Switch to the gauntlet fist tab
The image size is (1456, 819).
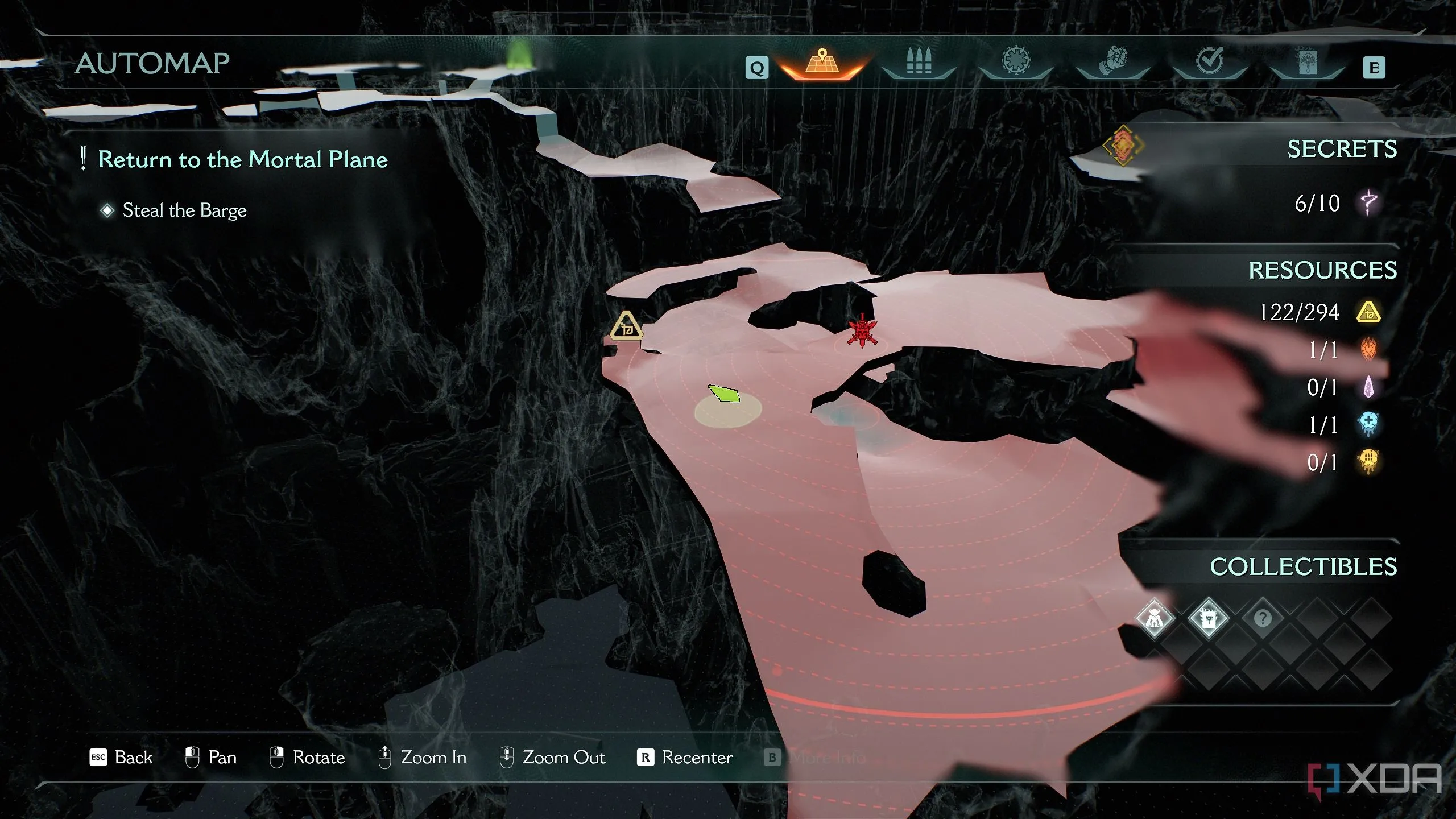click(x=1112, y=61)
